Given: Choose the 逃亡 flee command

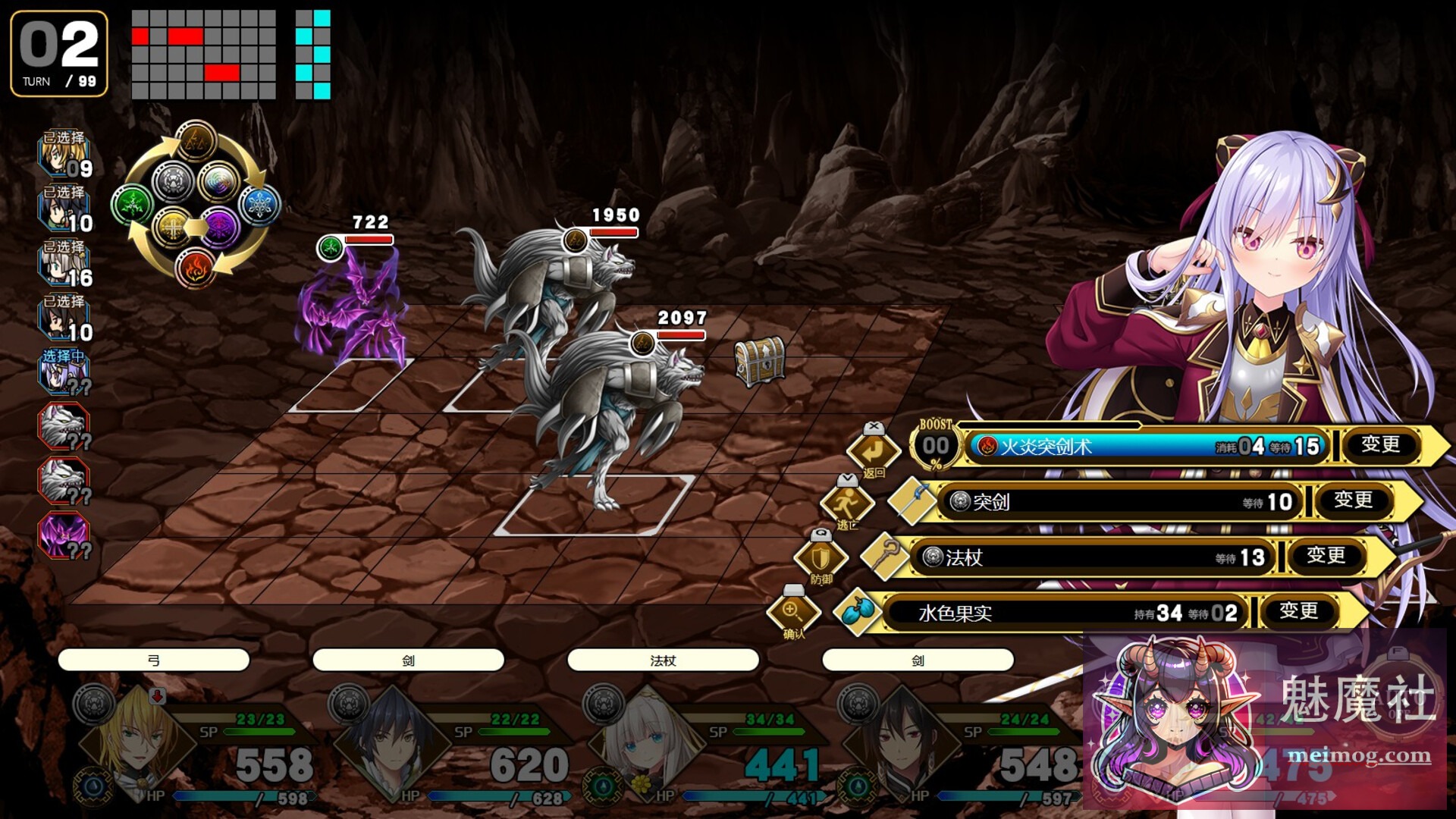Looking at the screenshot, I should (846, 502).
